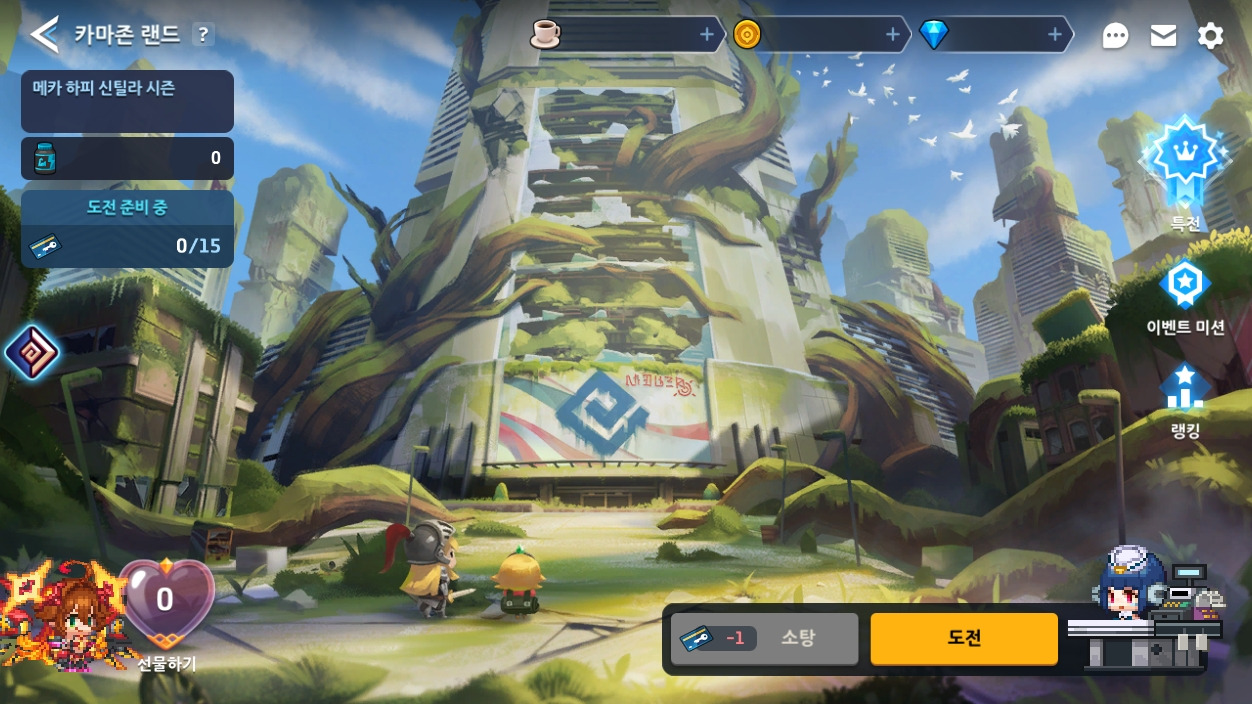Select the 메카 하피 신틸라 시즌 panel
The height and width of the screenshot is (704, 1252).
click(127, 101)
